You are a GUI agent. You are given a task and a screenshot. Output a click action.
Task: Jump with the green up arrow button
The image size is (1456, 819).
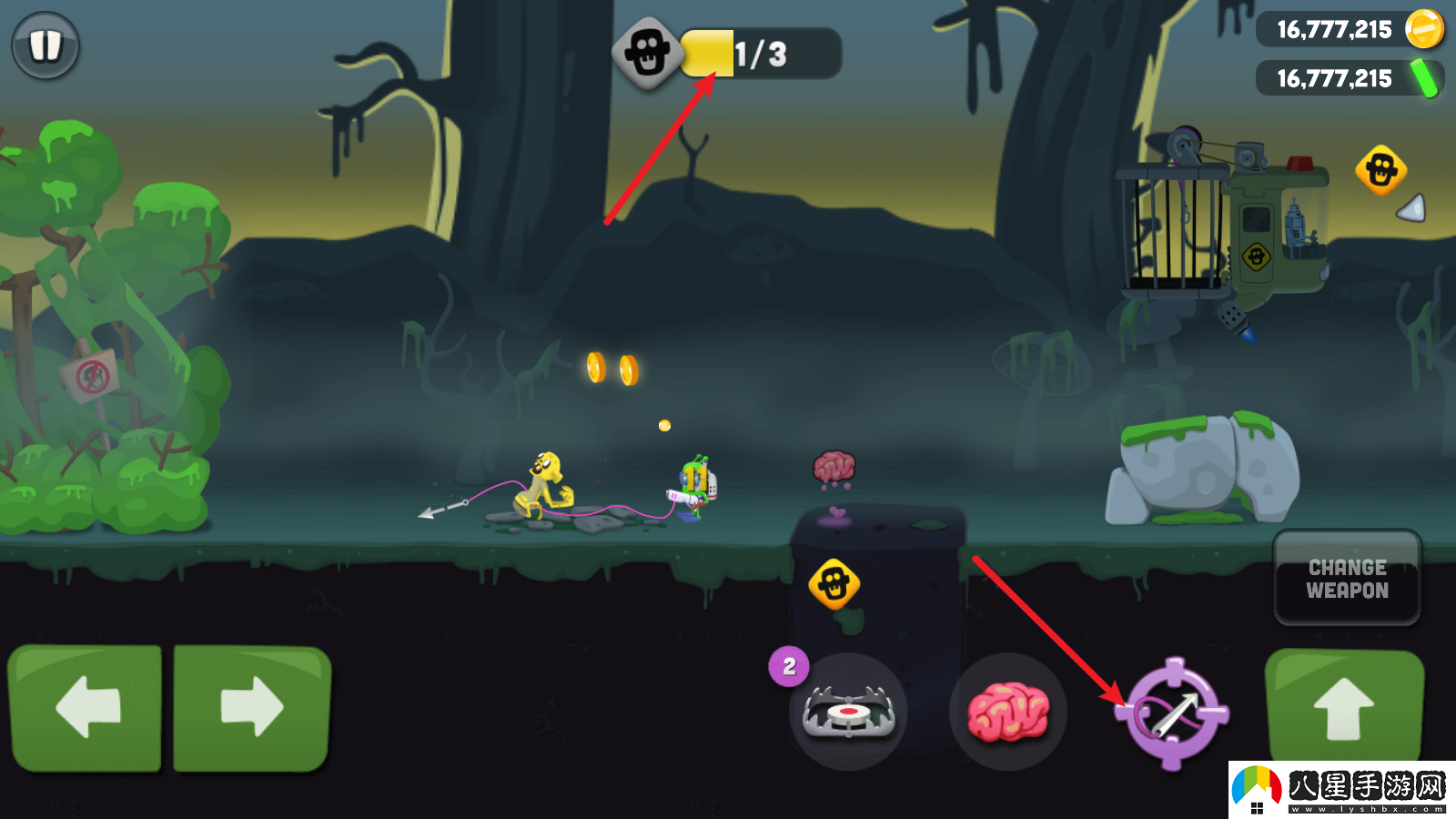click(x=1344, y=707)
